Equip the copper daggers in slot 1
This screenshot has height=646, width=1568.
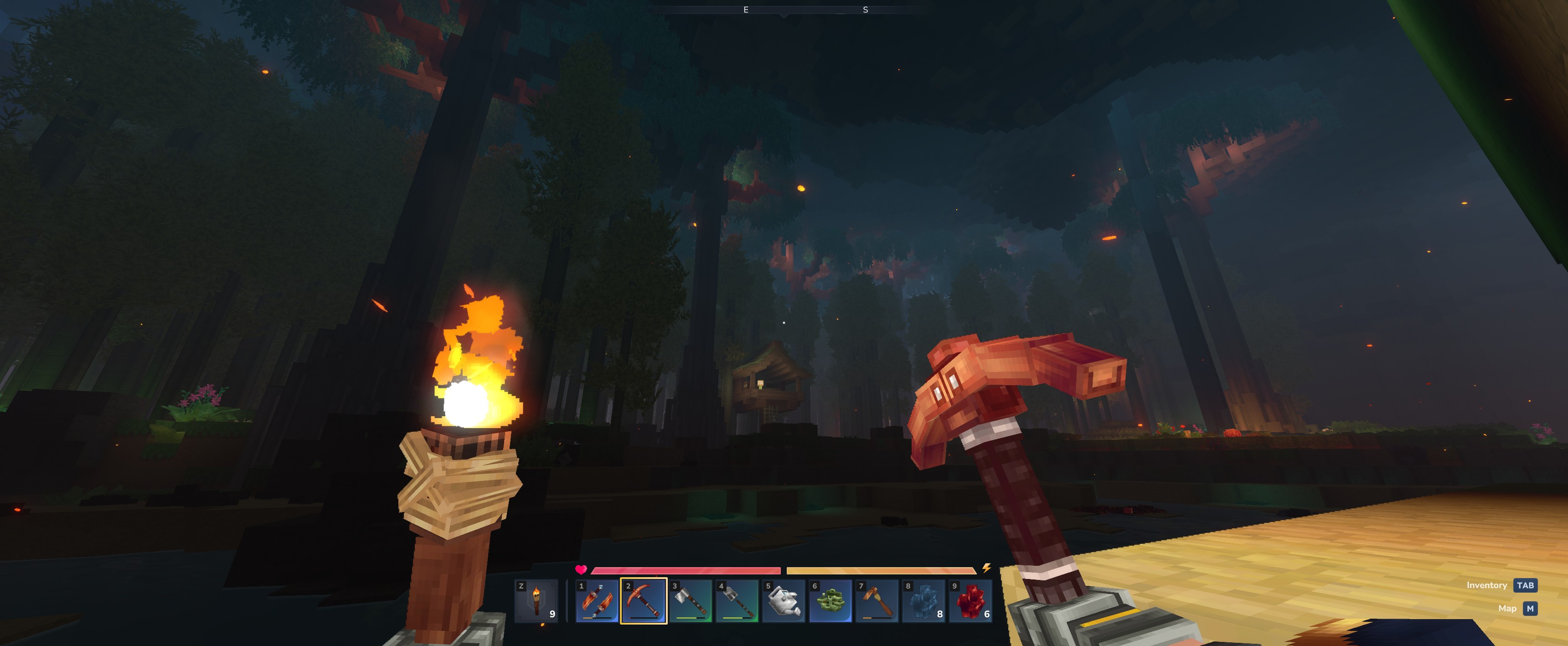(x=597, y=601)
